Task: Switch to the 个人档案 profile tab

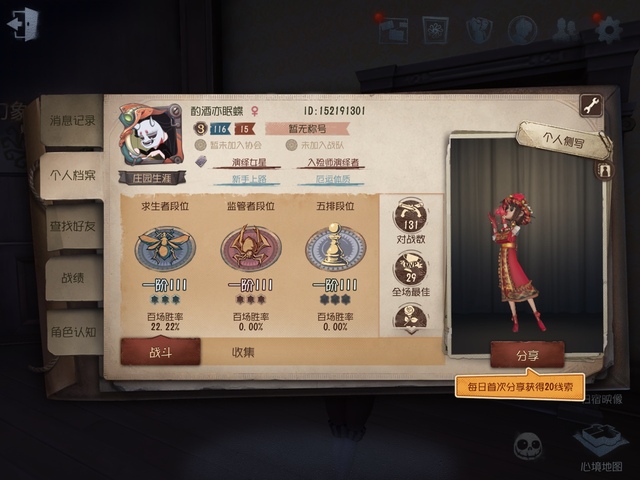Action: coord(73,174)
